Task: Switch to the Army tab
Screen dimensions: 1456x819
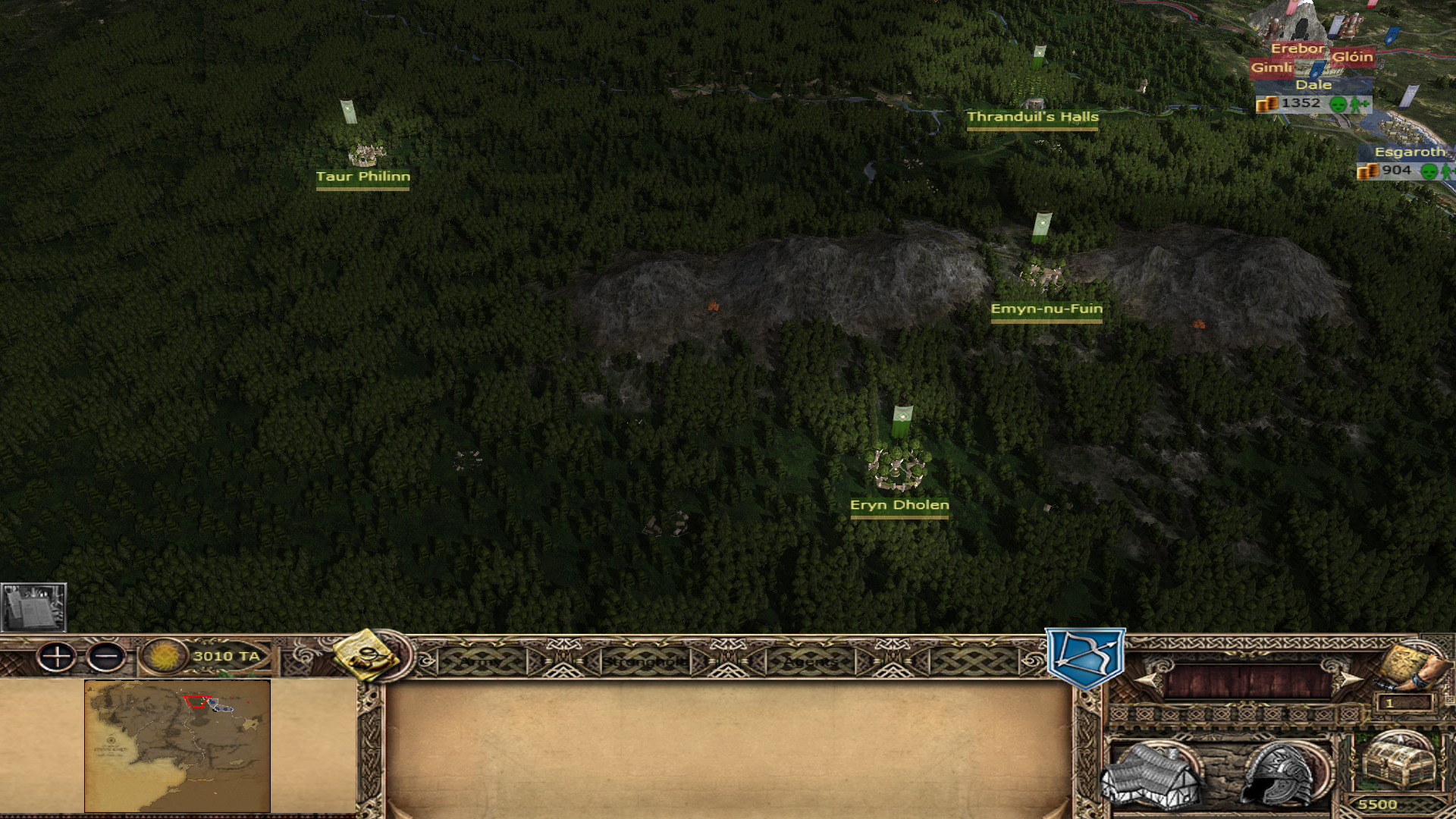Action: (x=481, y=662)
